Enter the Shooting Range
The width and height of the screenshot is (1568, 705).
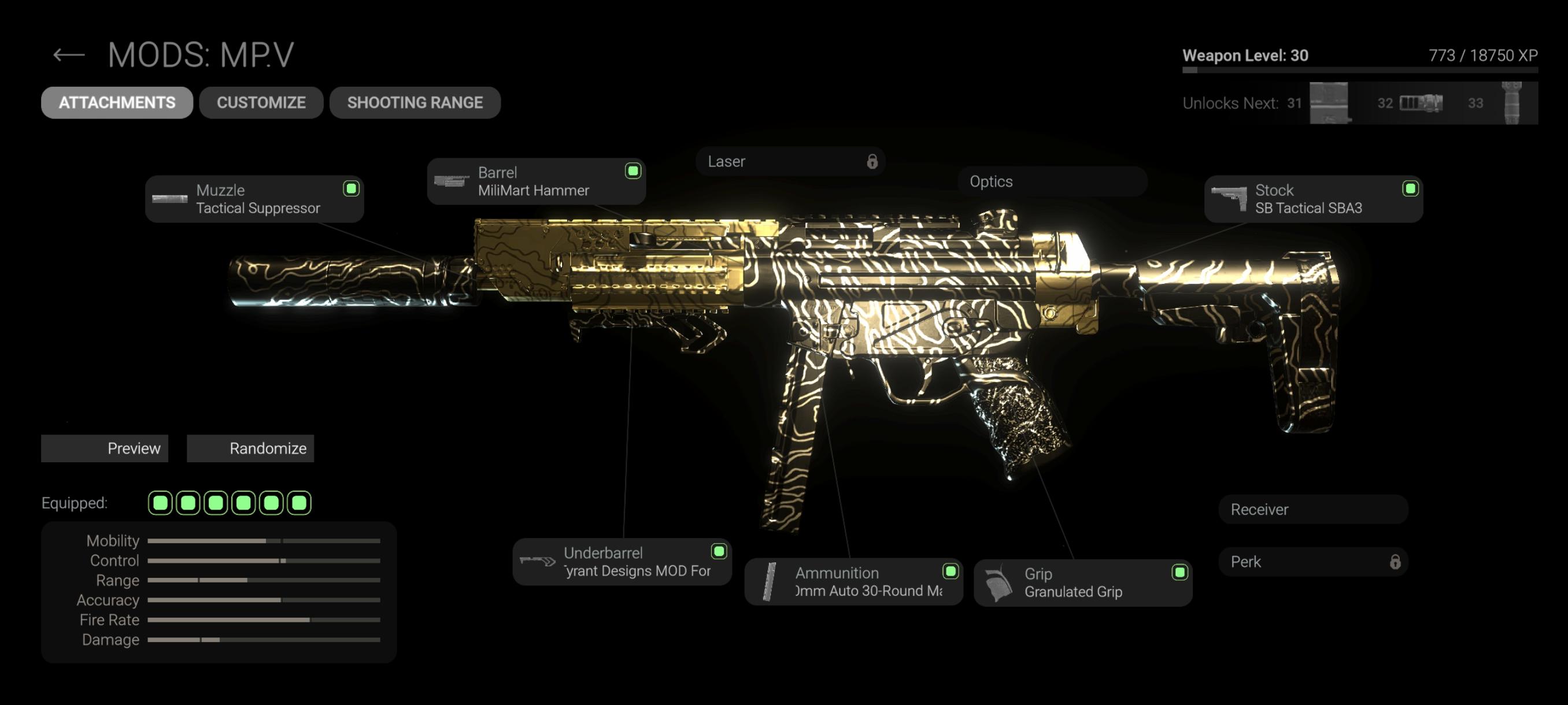(x=415, y=102)
